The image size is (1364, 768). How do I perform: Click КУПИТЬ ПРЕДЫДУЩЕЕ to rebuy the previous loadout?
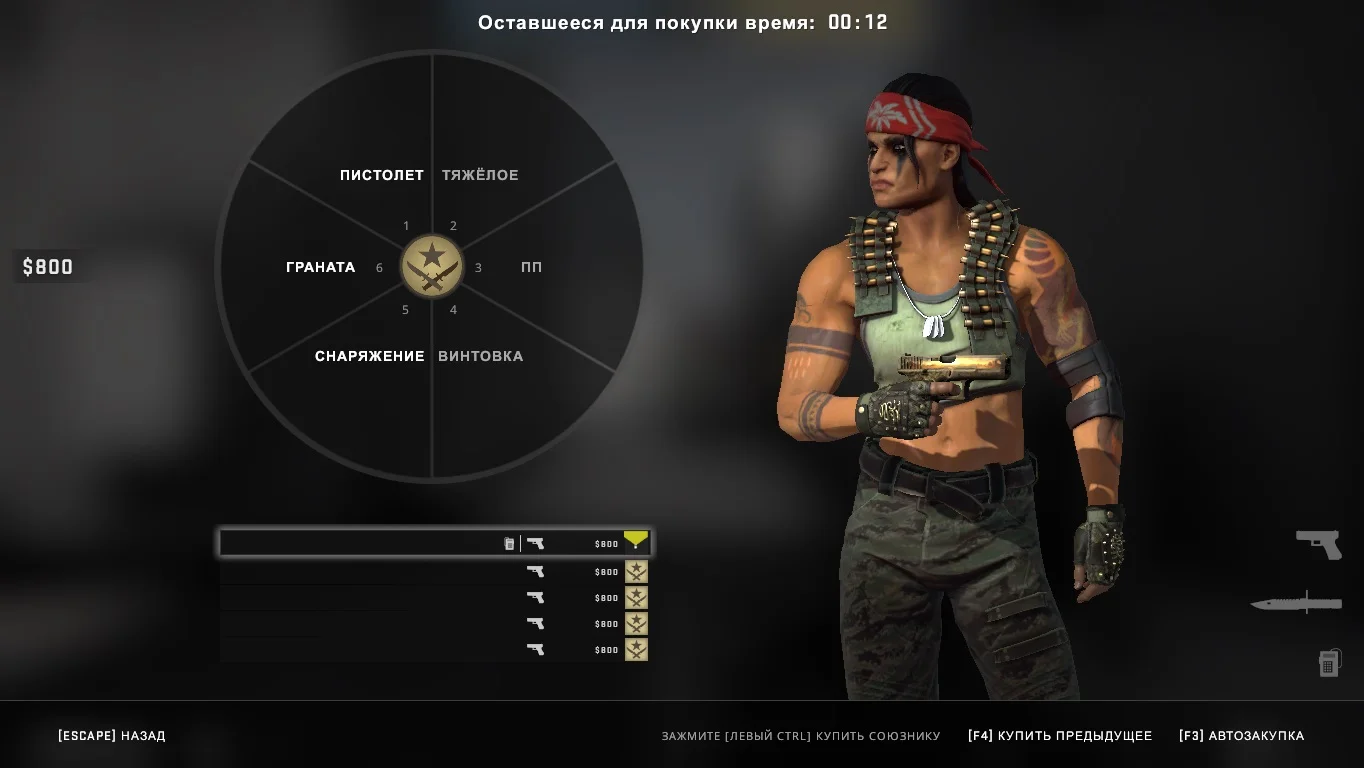click(x=1060, y=736)
